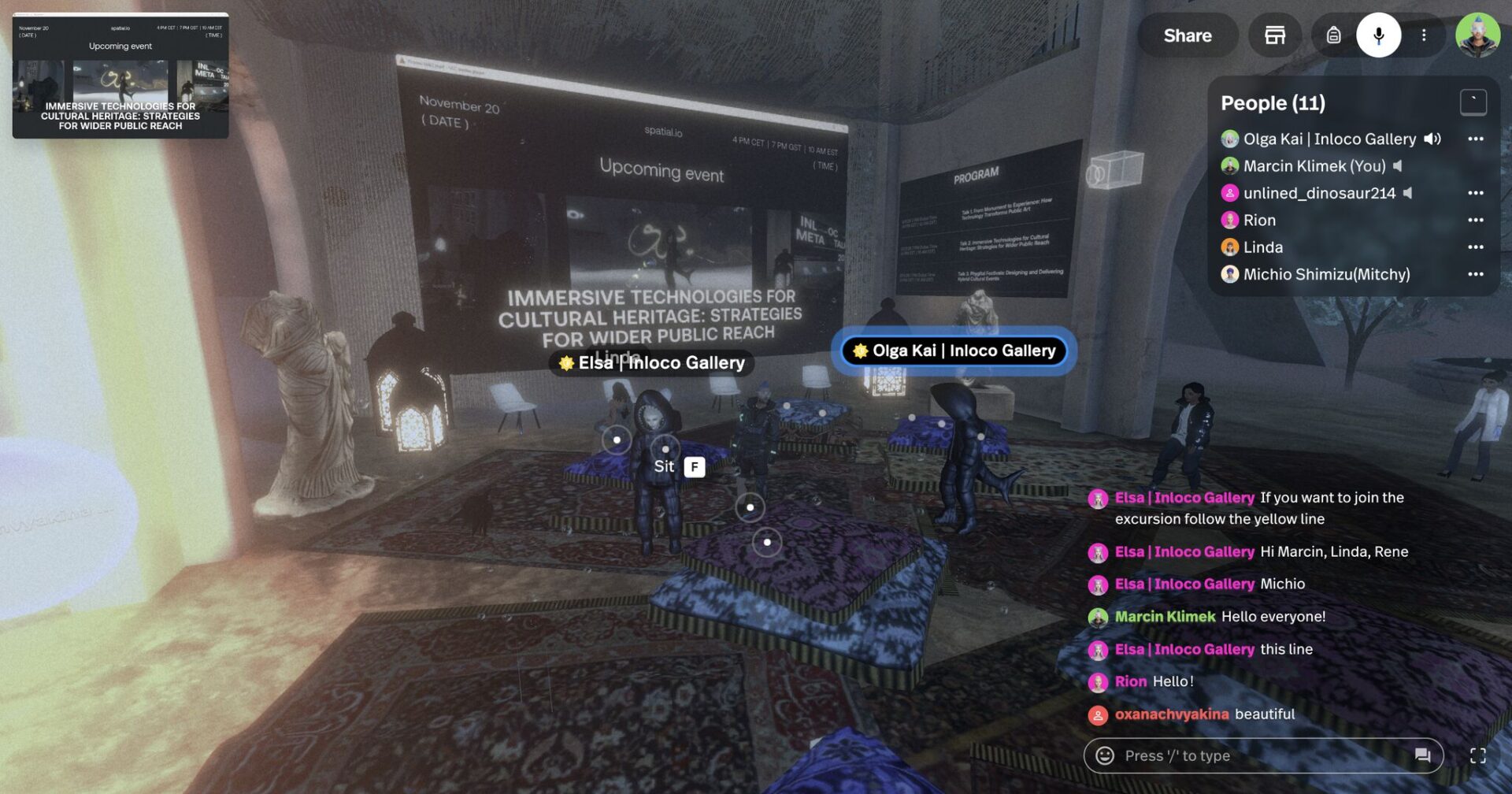Open options for Michio Shimizu(Mitchy)
This screenshot has height=794, width=1512.
point(1475,275)
